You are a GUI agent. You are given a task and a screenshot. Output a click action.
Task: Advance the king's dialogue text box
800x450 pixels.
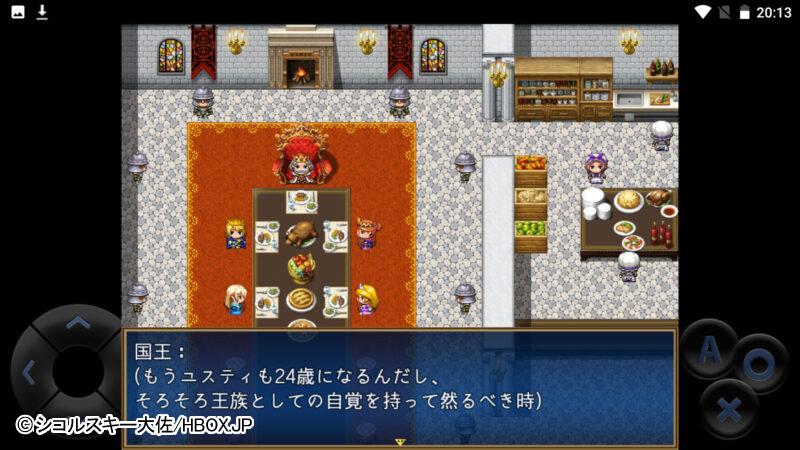click(399, 387)
